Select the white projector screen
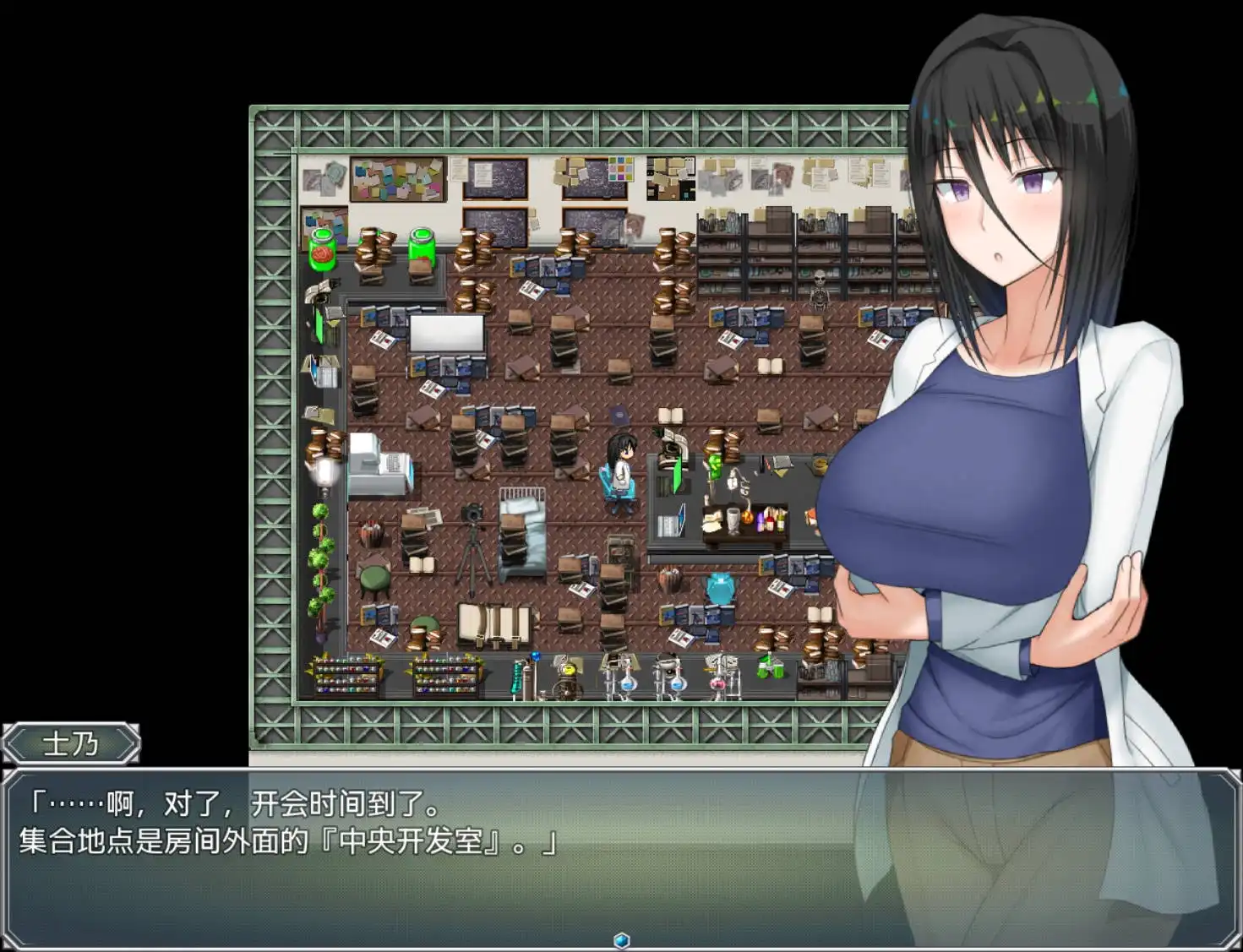 [x=445, y=335]
